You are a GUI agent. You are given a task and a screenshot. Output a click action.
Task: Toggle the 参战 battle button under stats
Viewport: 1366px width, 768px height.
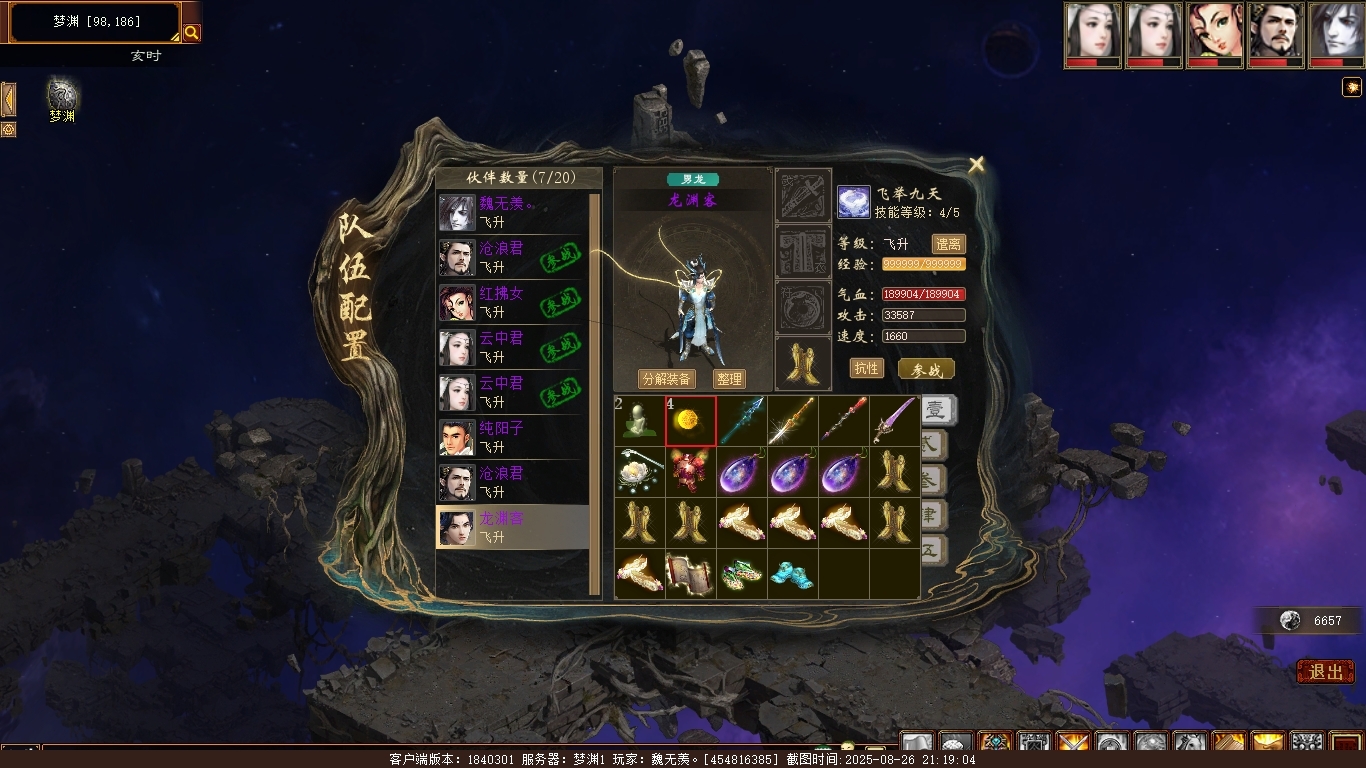coord(926,369)
